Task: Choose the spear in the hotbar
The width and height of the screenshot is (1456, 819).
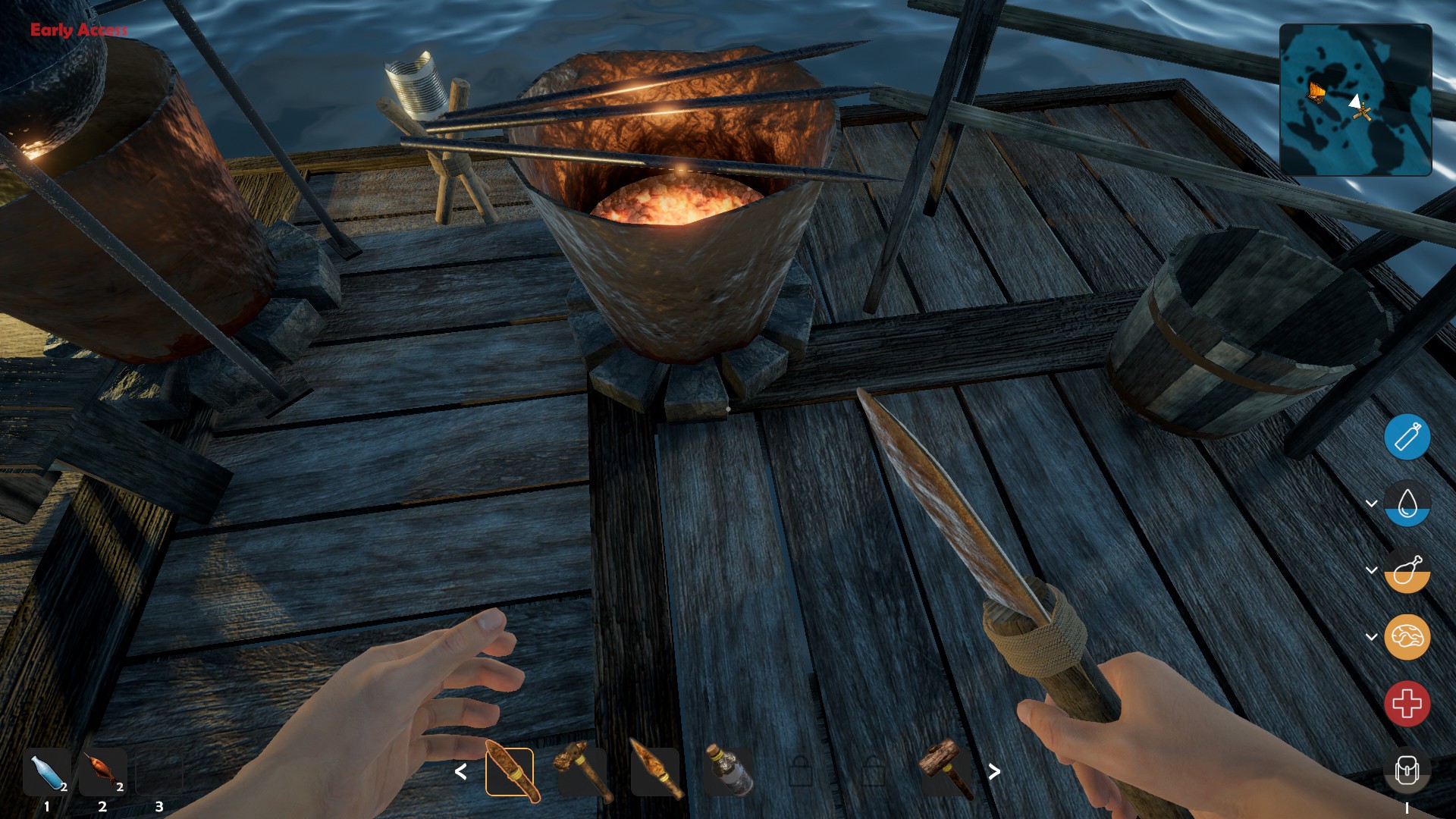Action: pos(655,772)
